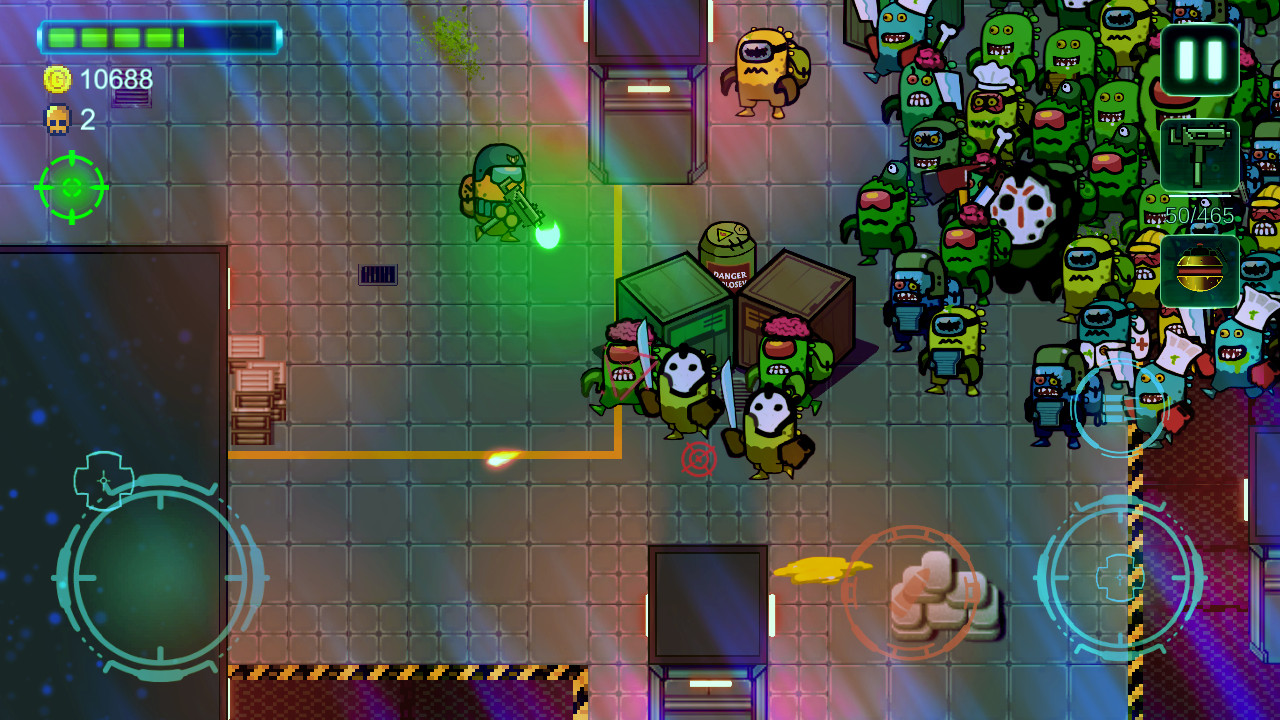Click the gold coin icon beside 10688
Screen dimensions: 1280x720
coord(59,77)
